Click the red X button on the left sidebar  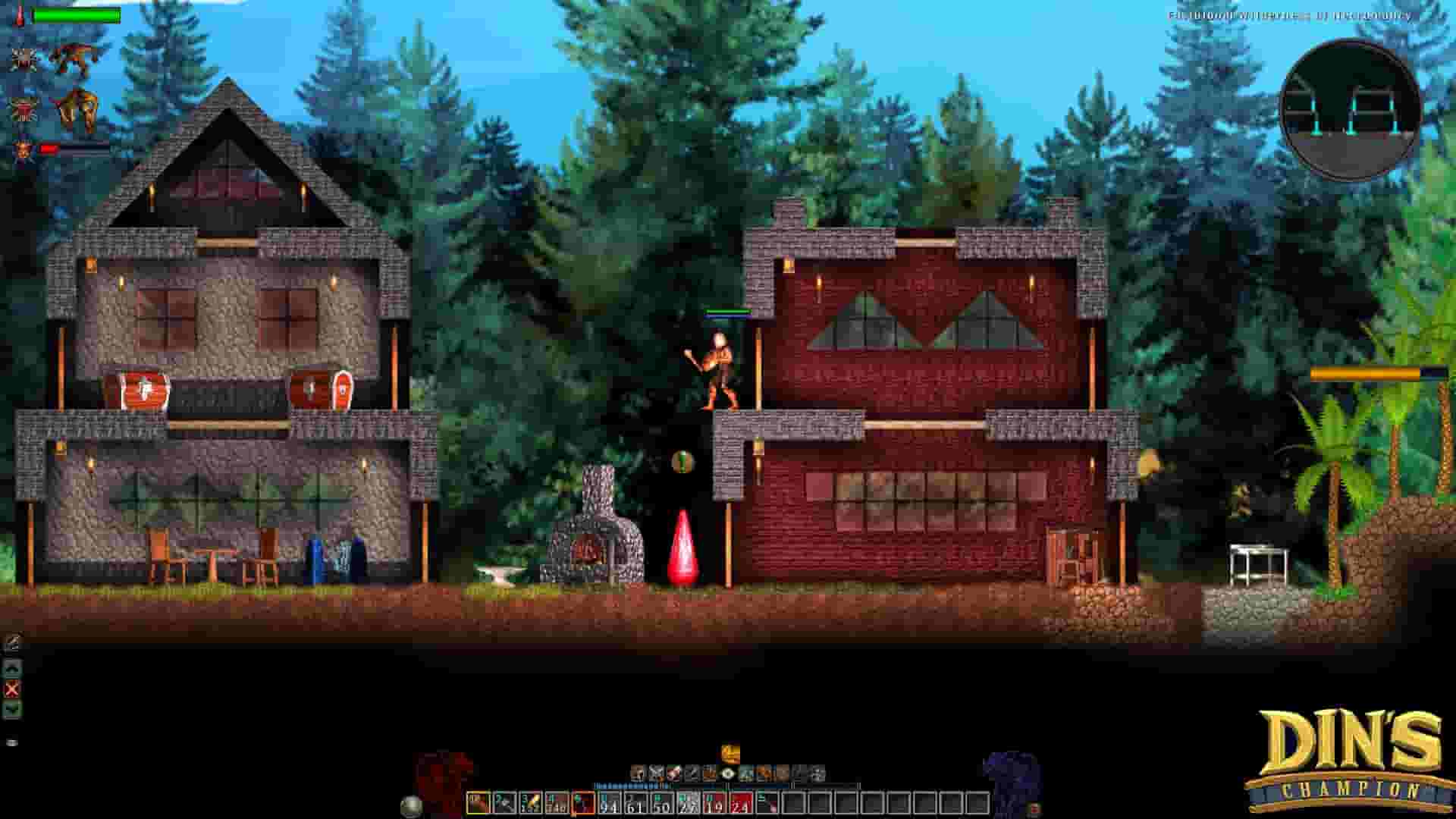pos(11,689)
